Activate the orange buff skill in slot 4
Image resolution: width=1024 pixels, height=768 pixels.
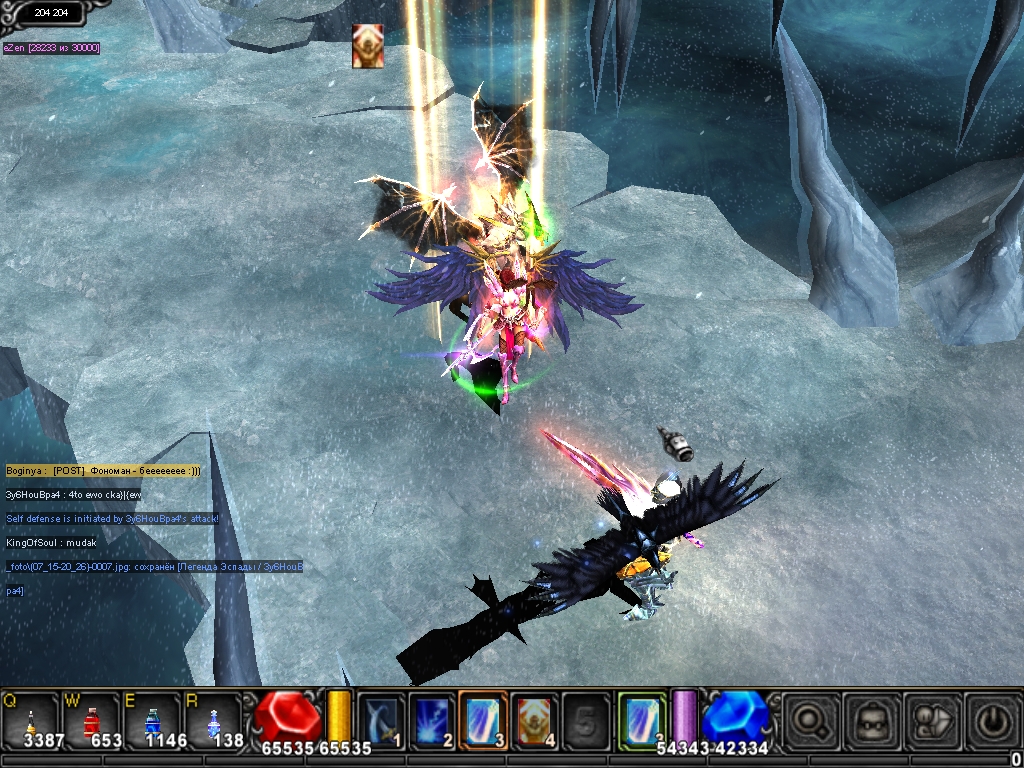534,718
